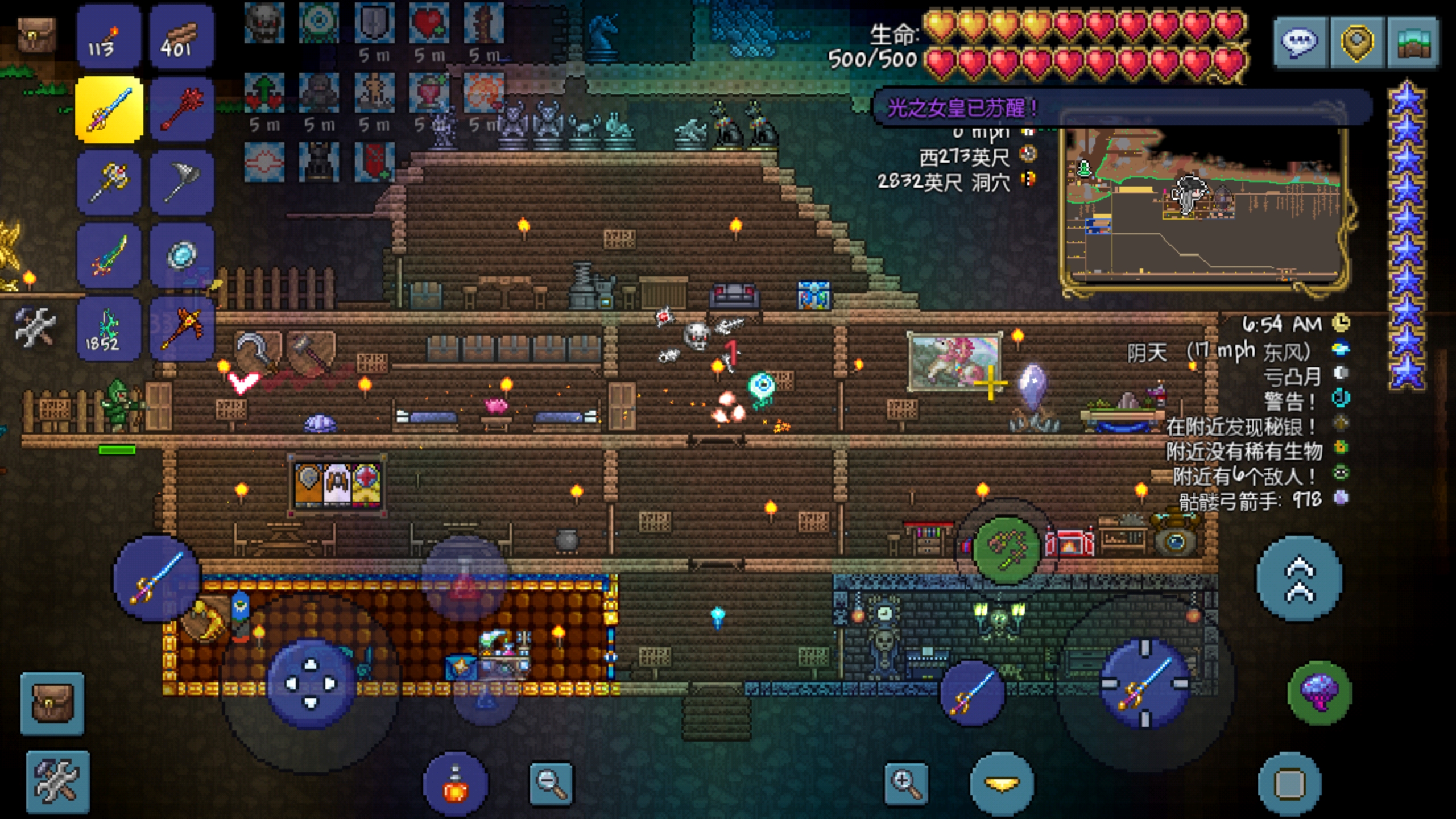Tap the double-arrow jump button
Image resolution: width=1456 pixels, height=819 pixels.
click(x=1300, y=578)
